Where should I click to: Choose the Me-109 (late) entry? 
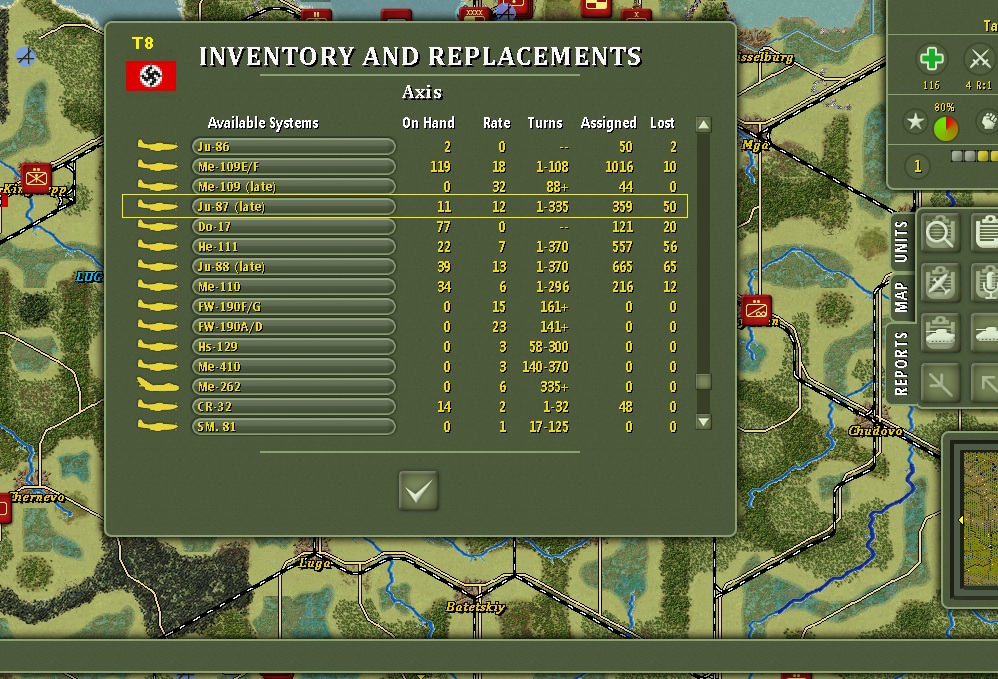point(293,187)
